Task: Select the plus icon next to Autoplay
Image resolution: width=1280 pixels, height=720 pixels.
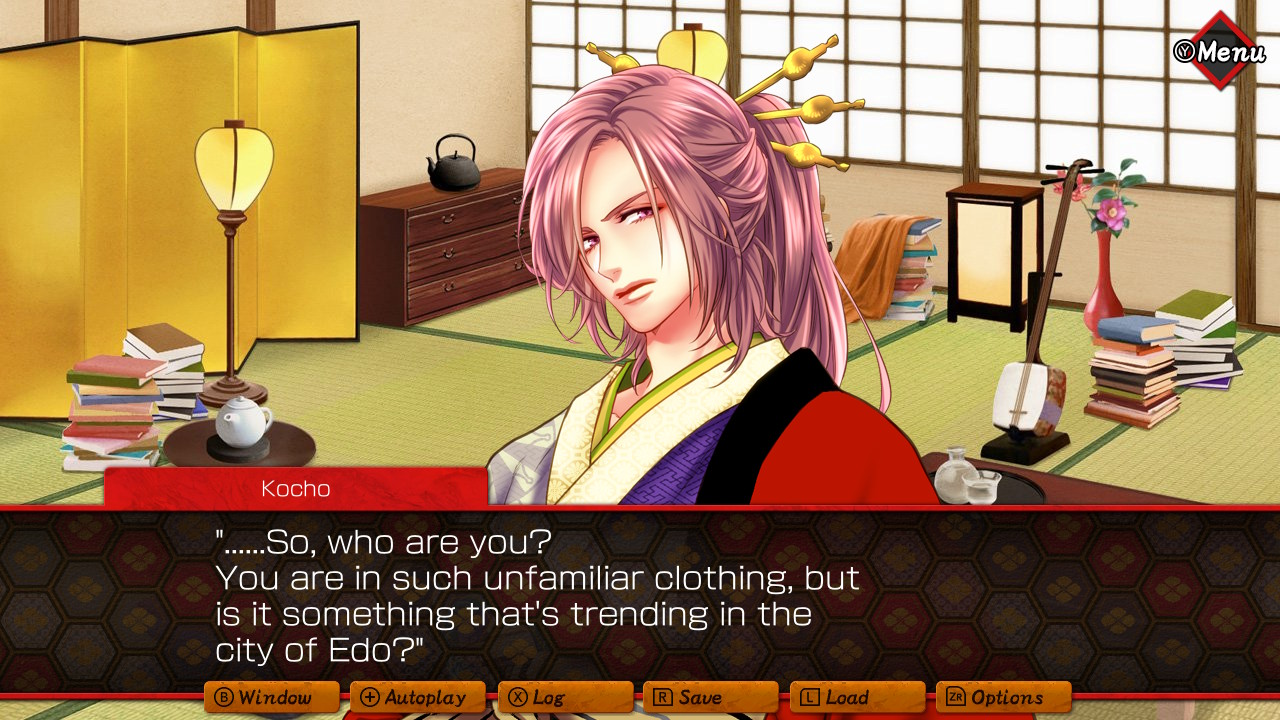Action: [370, 697]
